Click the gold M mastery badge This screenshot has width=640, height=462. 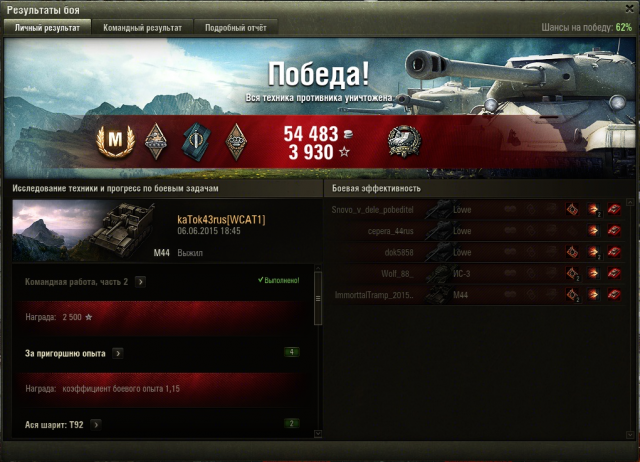118,139
